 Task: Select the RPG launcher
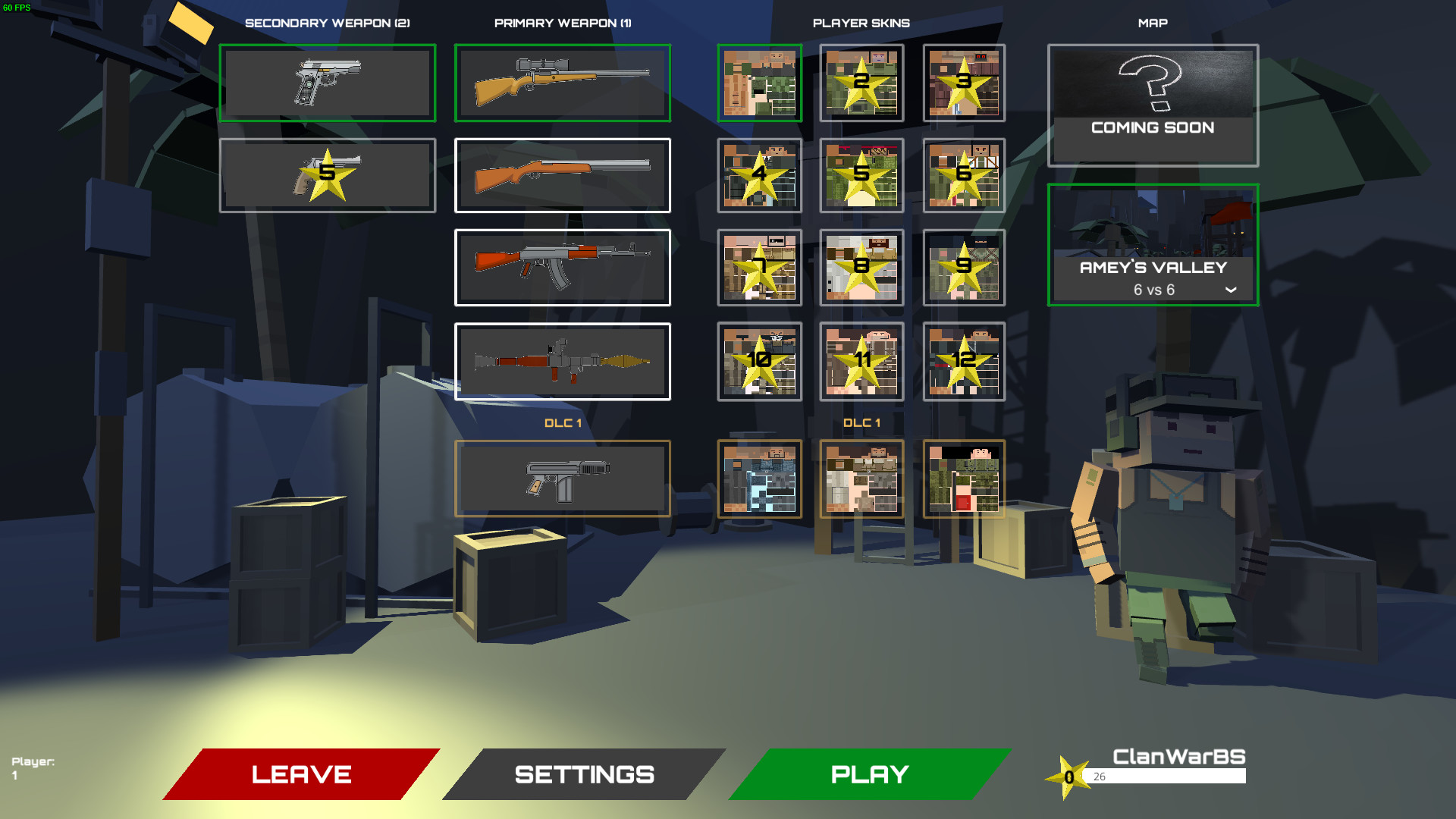click(562, 362)
